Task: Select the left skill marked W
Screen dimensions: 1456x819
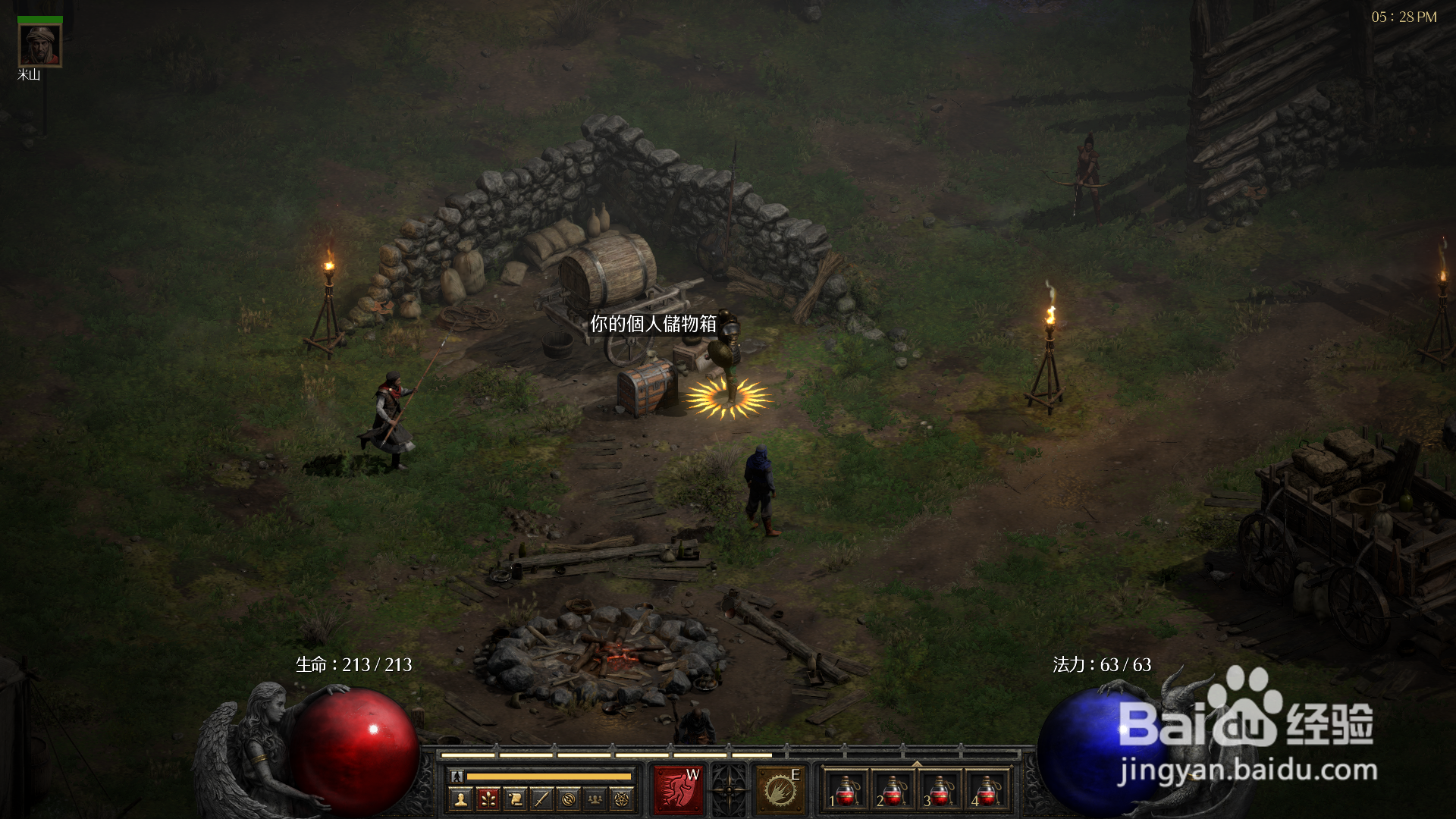Action: tap(679, 790)
